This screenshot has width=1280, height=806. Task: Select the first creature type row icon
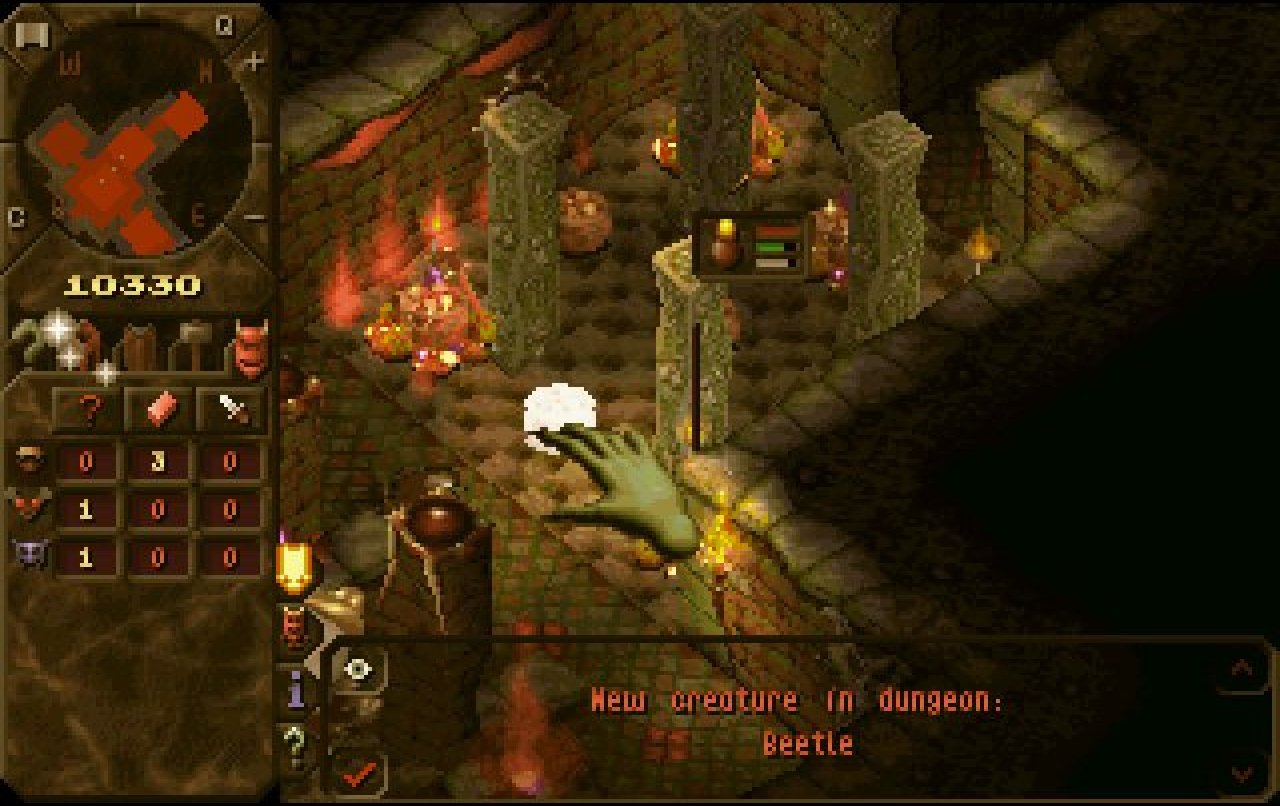point(30,461)
